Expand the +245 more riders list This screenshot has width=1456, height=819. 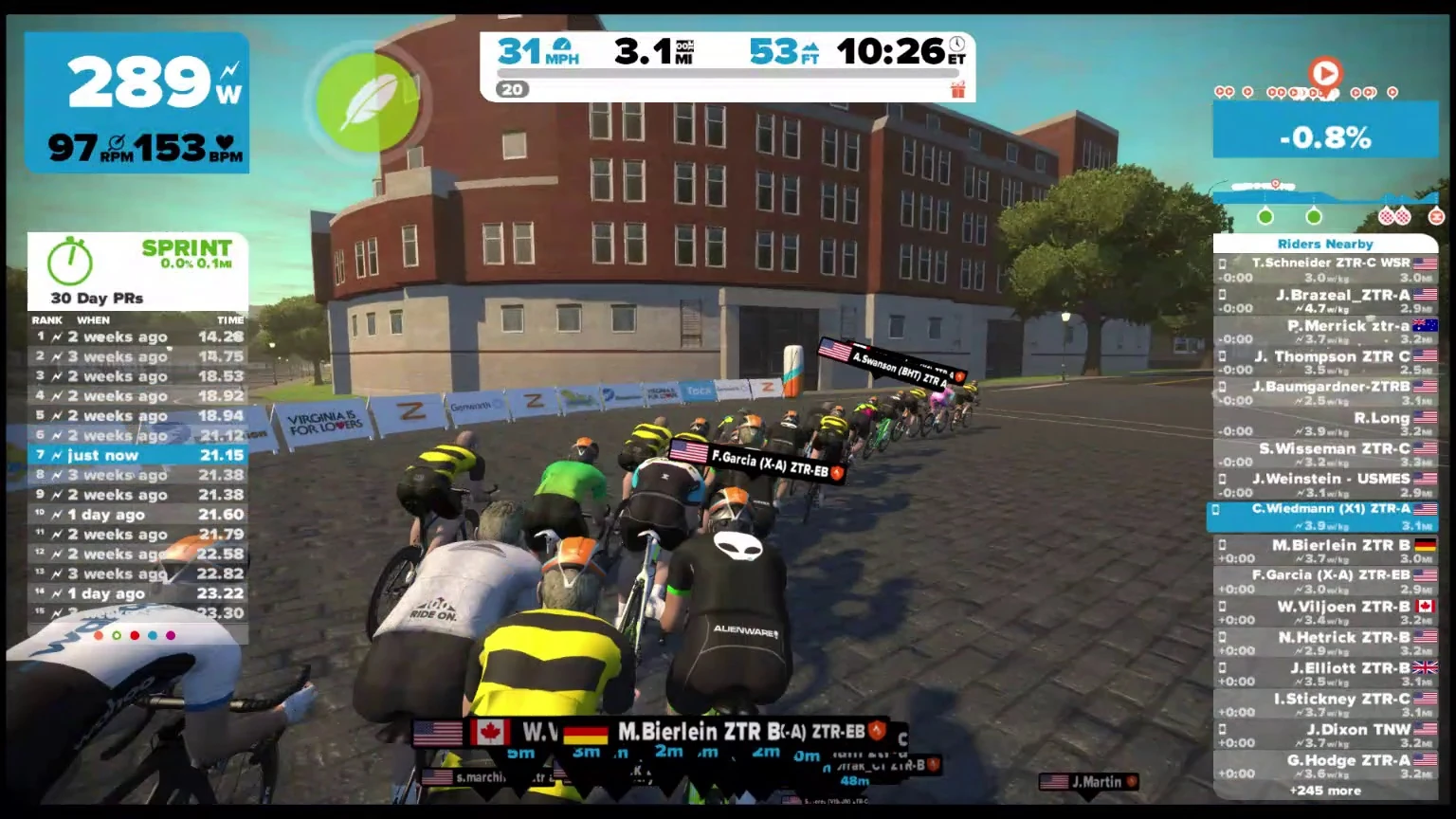tap(1323, 790)
